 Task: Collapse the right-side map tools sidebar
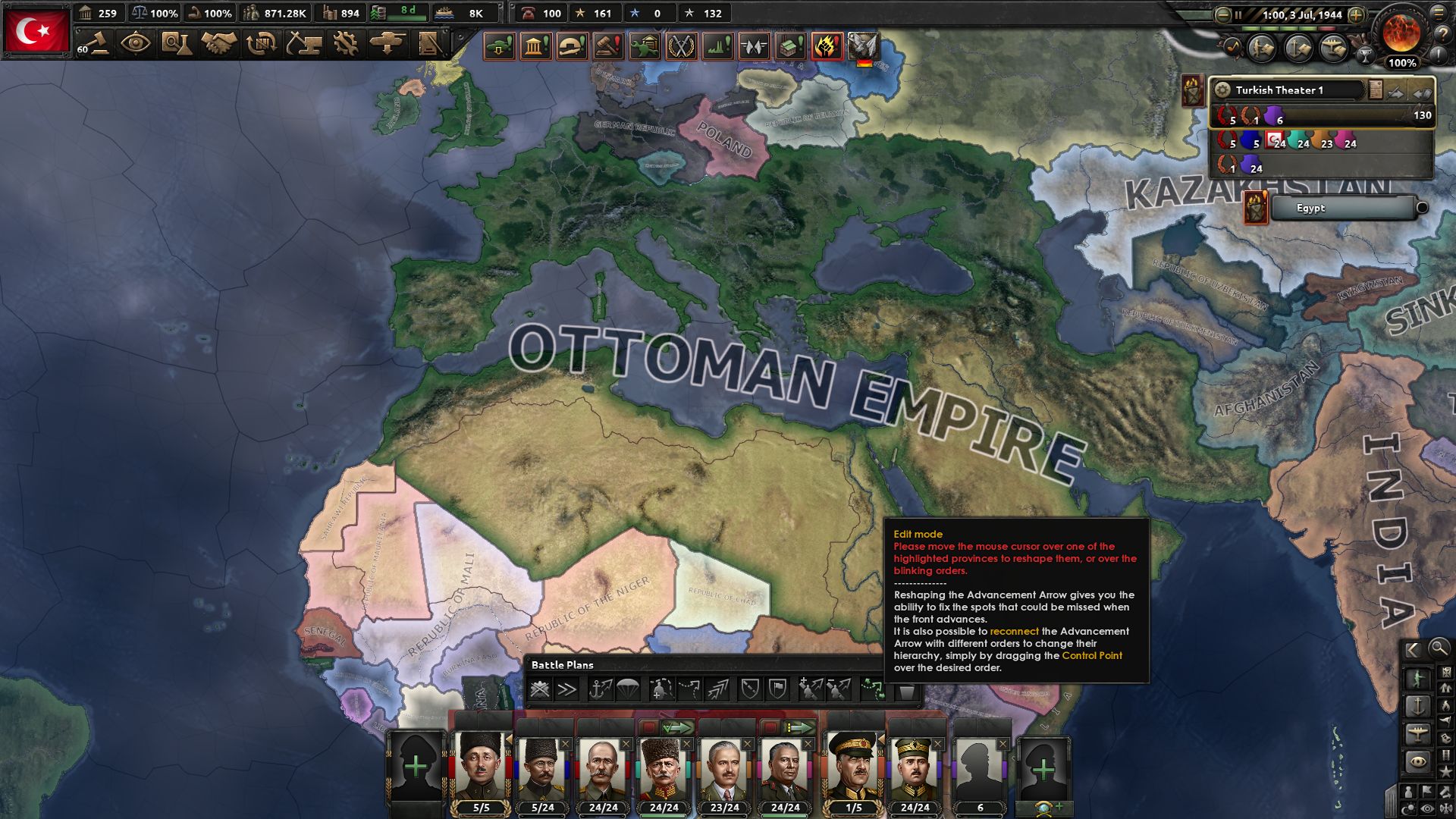coord(1412,648)
